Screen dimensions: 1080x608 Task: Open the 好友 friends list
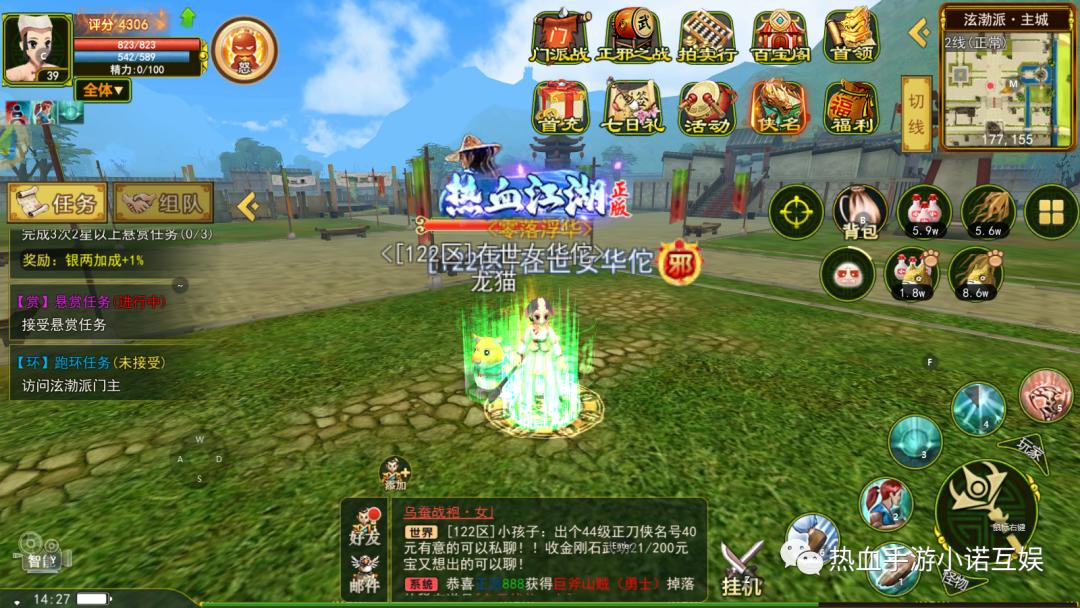click(365, 527)
